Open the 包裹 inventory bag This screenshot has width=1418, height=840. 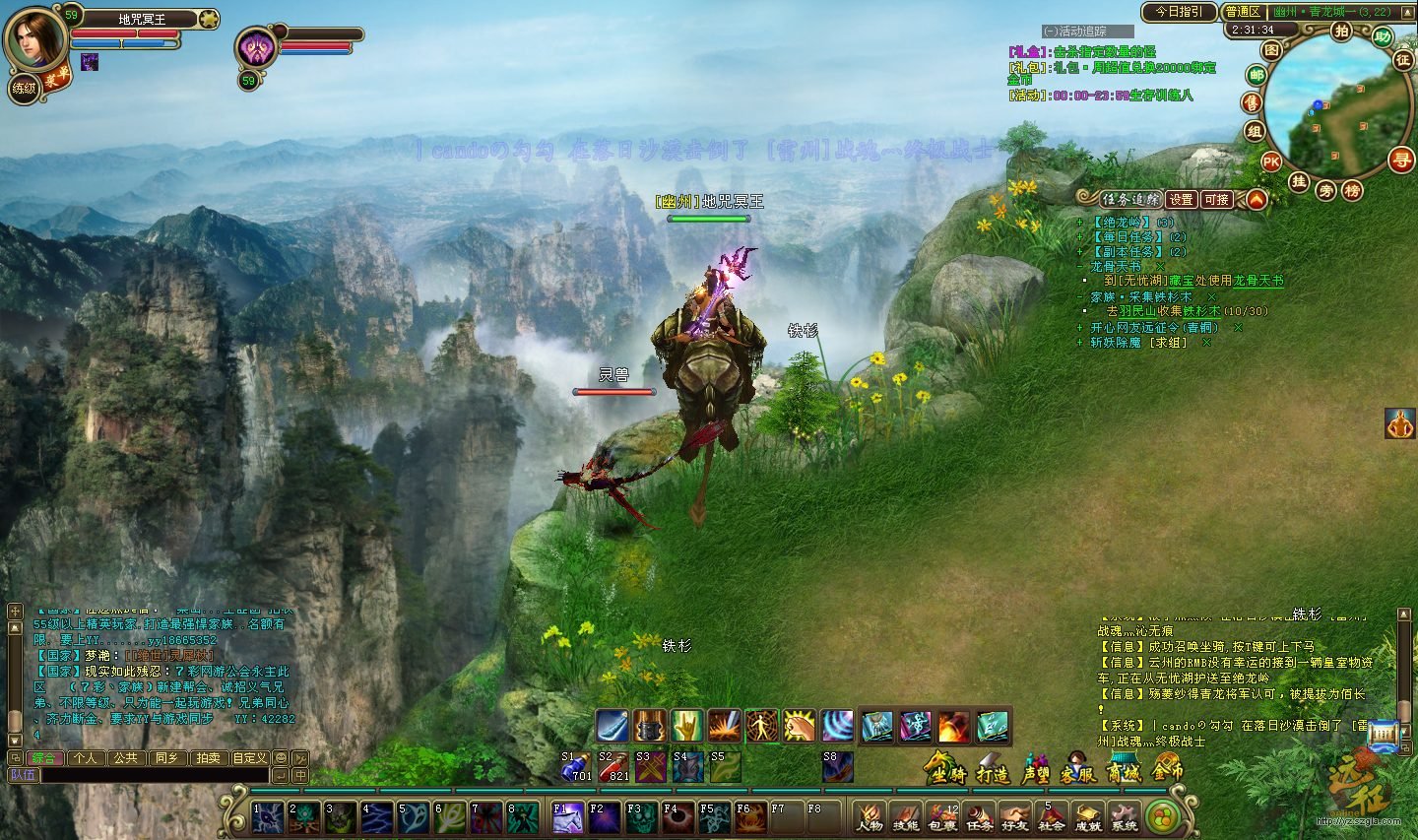tap(942, 817)
